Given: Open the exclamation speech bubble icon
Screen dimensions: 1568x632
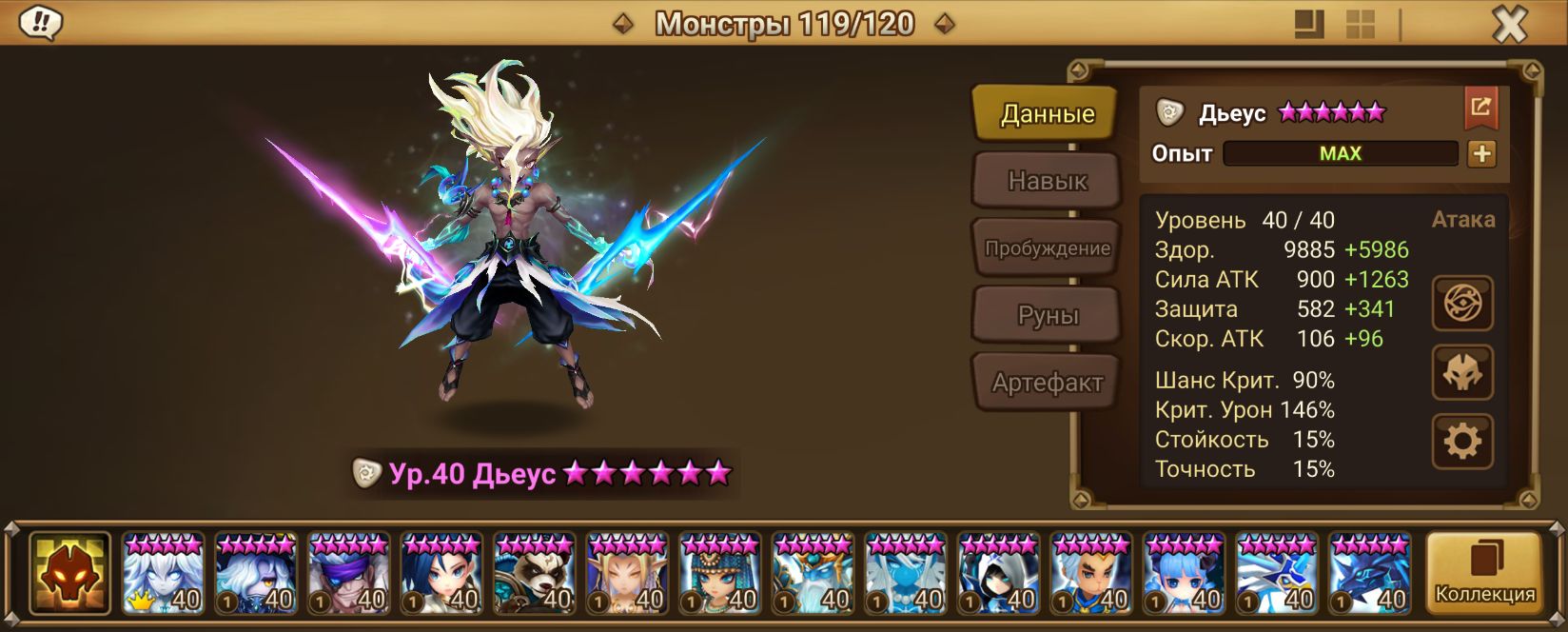Looking at the screenshot, I should tap(41, 23).
